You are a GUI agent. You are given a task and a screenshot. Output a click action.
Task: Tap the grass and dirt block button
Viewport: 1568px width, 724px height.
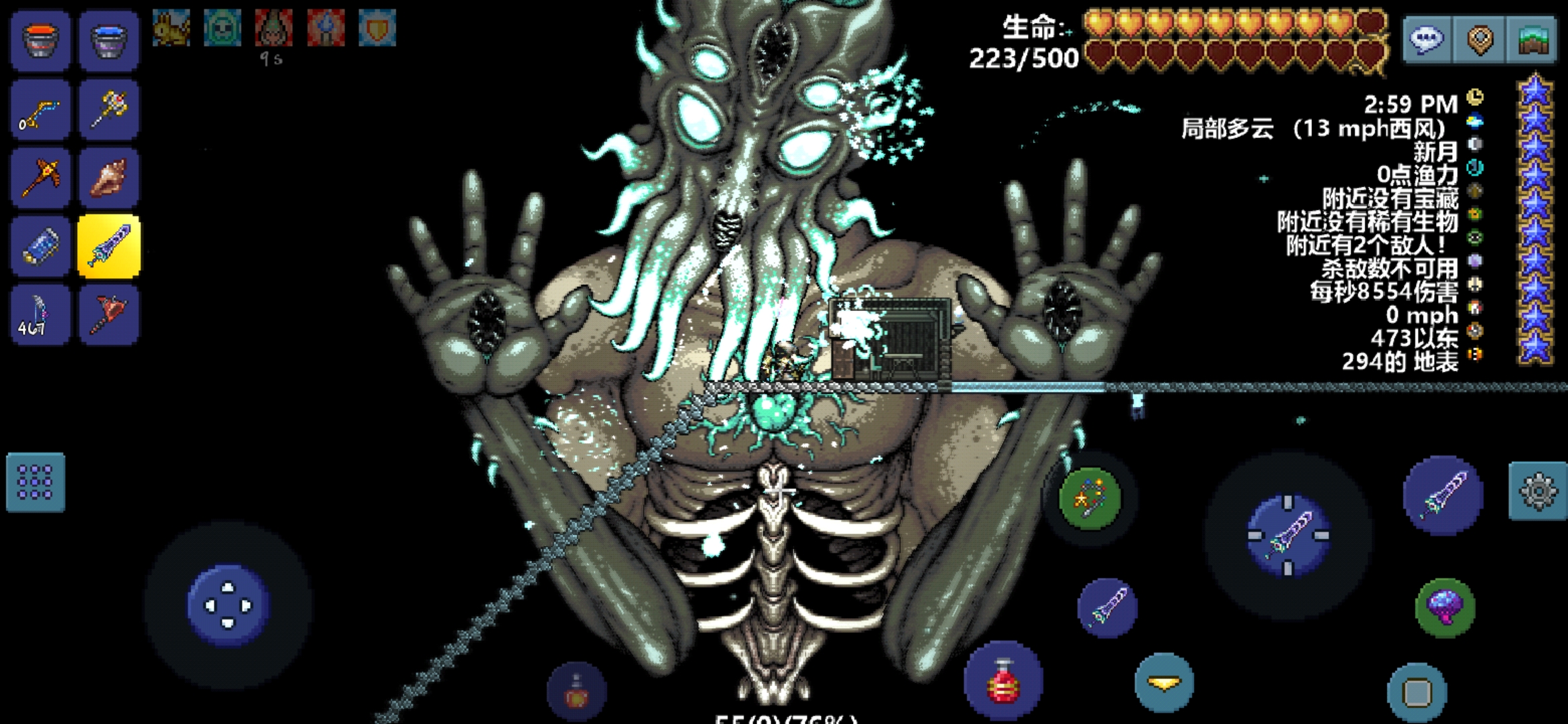point(1531,40)
